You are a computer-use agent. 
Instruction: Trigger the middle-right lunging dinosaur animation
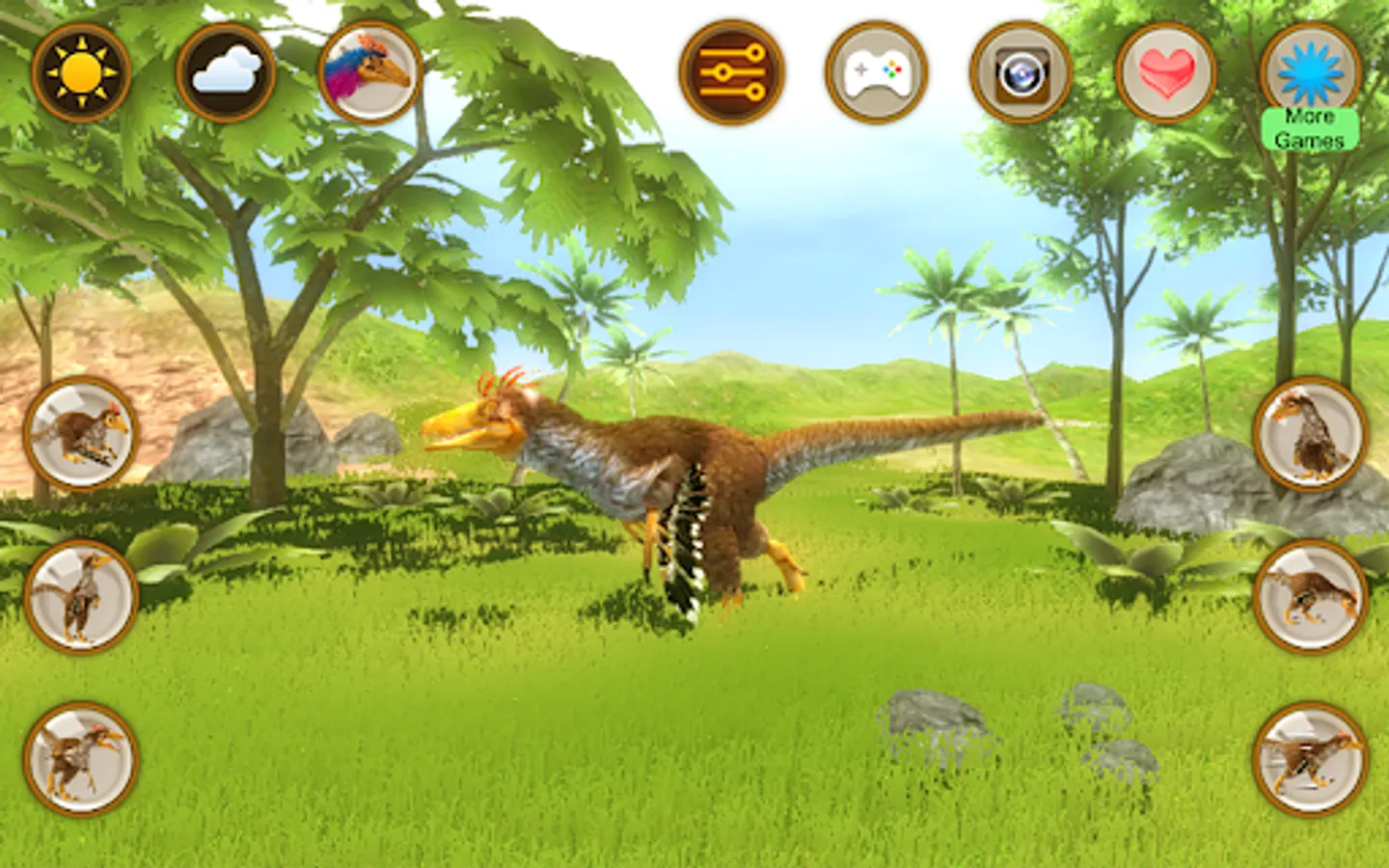[x=1308, y=597]
